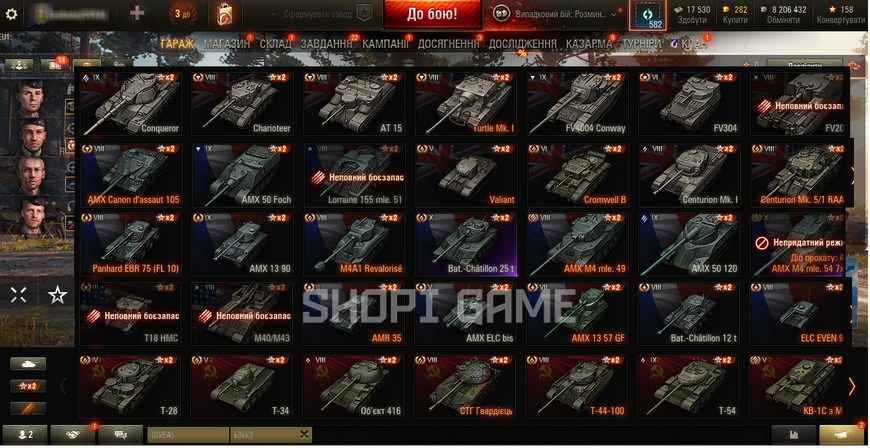This screenshot has height=448, width=870.
Task: Choose the Charioteer tank
Action: click(243, 104)
